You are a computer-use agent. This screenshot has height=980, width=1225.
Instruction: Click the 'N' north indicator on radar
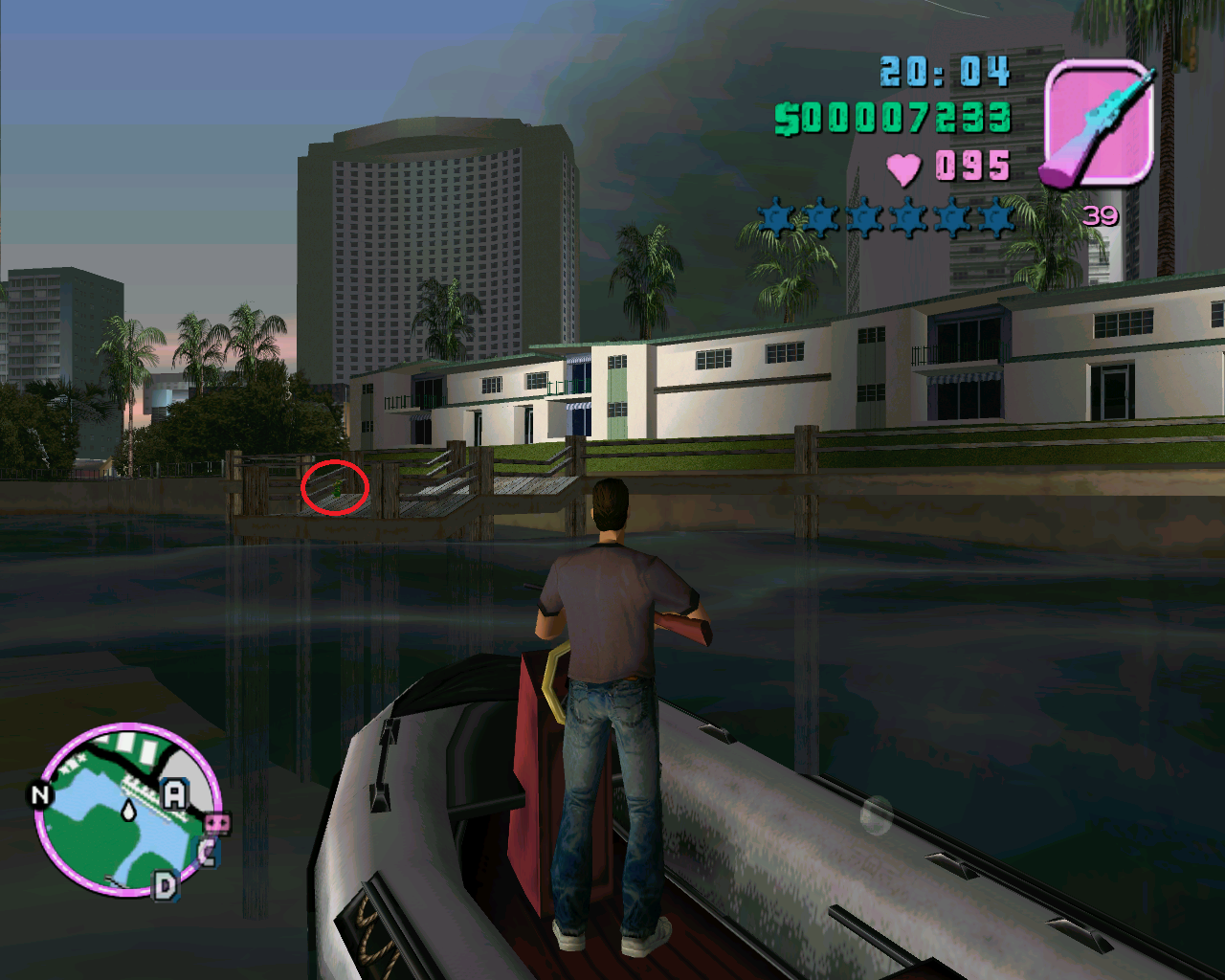pyautogui.click(x=40, y=794)
